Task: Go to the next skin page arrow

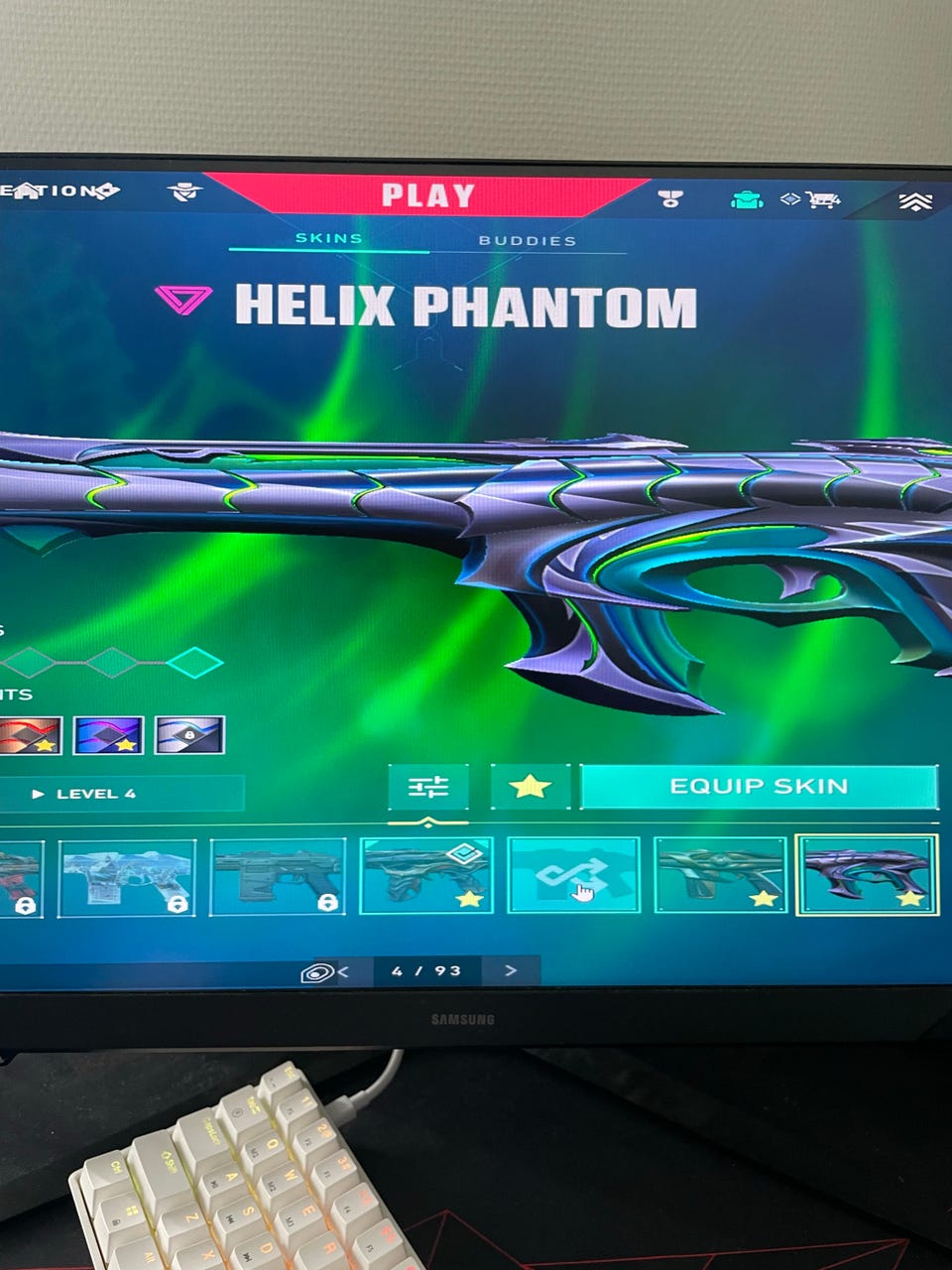Action: pos(511,970)
